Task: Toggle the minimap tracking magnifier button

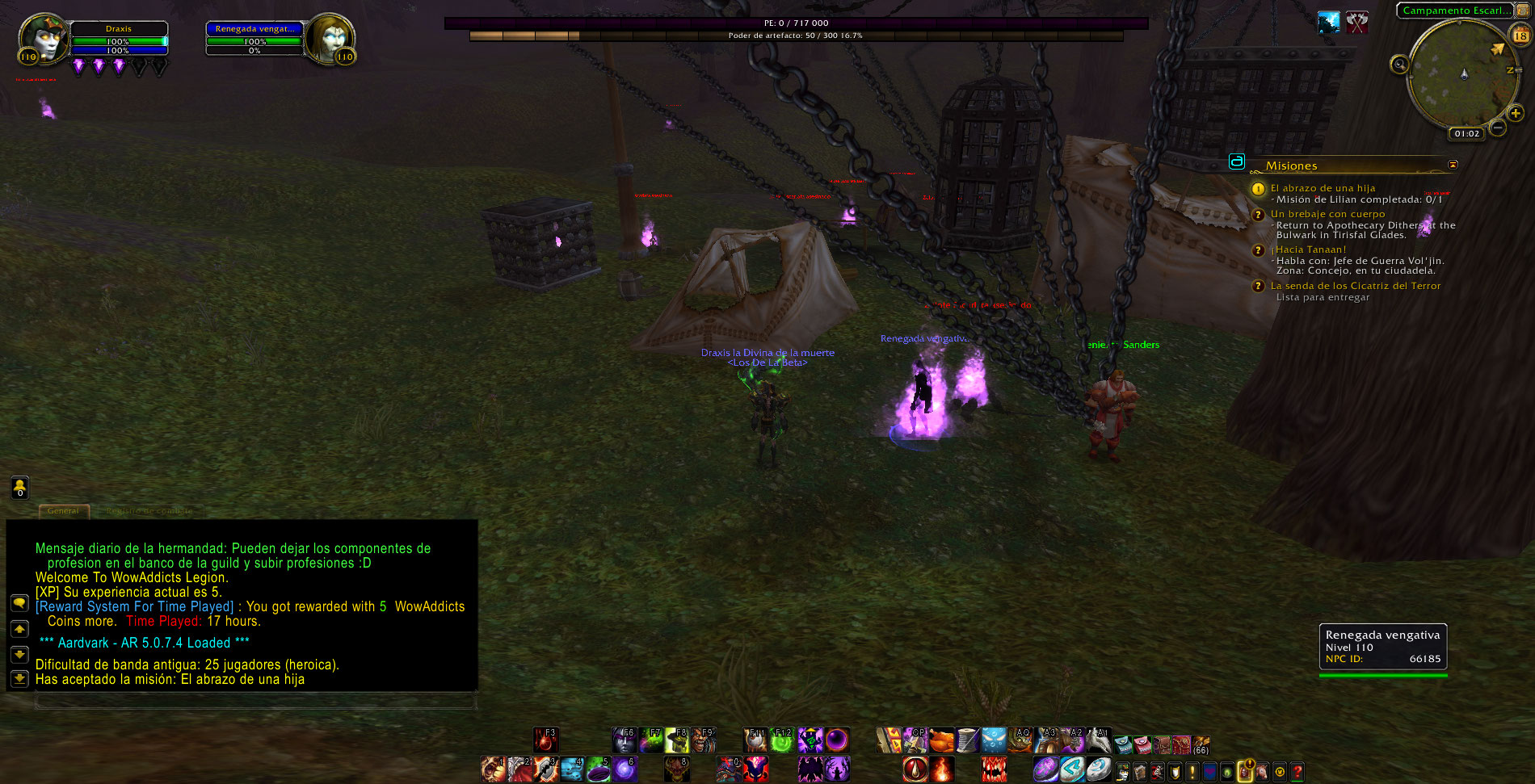Action: click(x=1399, y=65)
